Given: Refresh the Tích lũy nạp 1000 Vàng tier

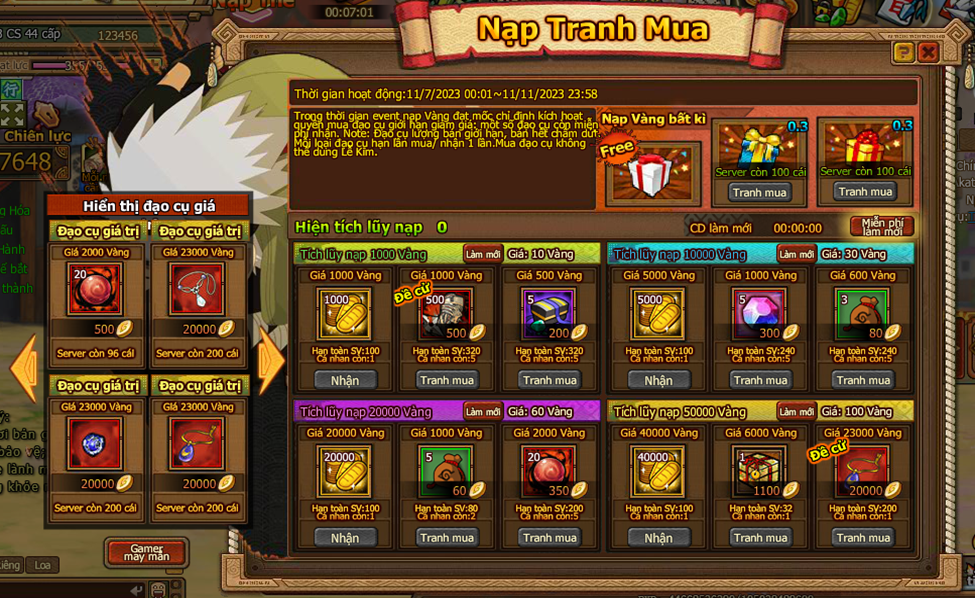Looking at the screenshot, I should click(483, 254).
